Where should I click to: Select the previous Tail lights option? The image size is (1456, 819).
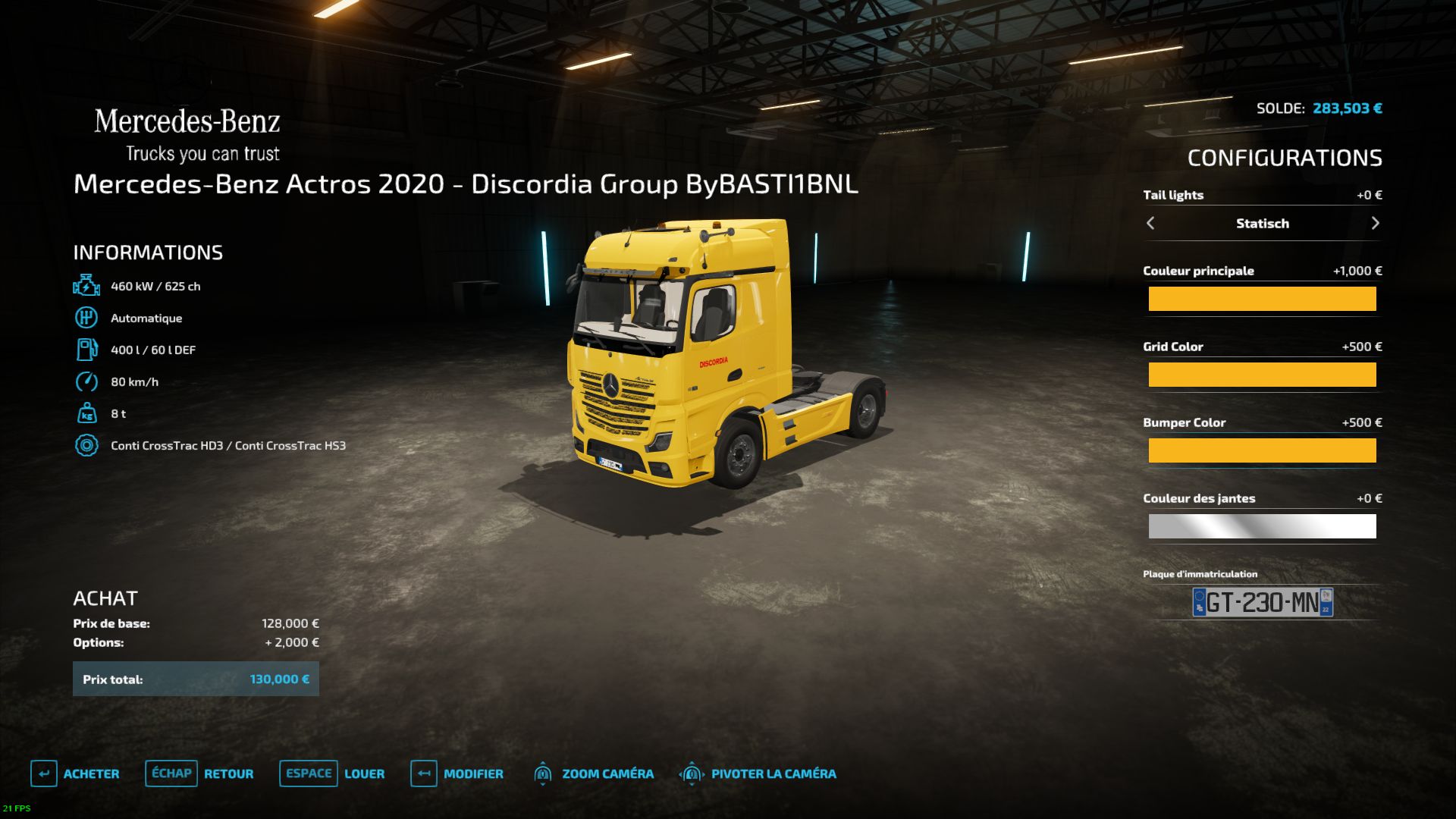point(1150,223)
